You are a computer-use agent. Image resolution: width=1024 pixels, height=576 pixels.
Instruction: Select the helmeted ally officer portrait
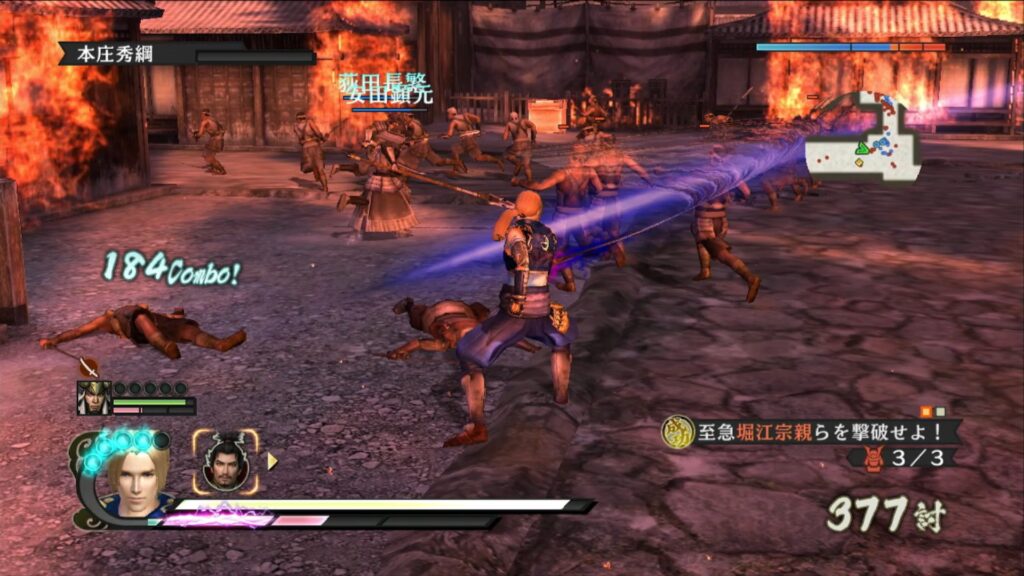click(x=94, y=398)
